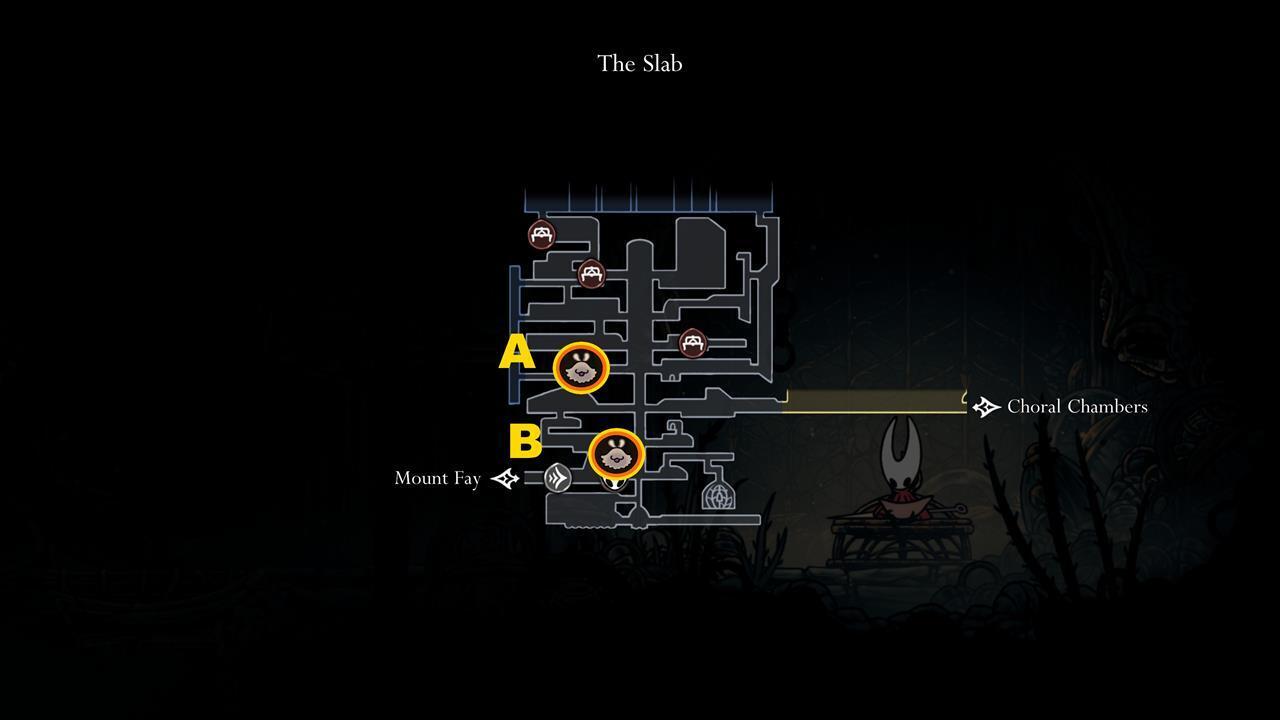This screenshot has width=1280, height=720.
Task: Click the ornate bell-shaped cage icon near the map's bottom
Action: point(719,495)
